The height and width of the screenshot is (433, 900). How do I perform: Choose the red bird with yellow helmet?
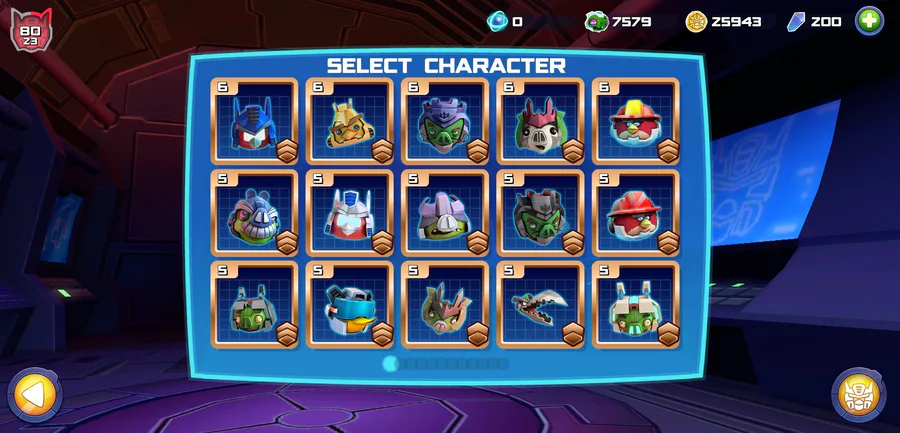click(635, 121)
